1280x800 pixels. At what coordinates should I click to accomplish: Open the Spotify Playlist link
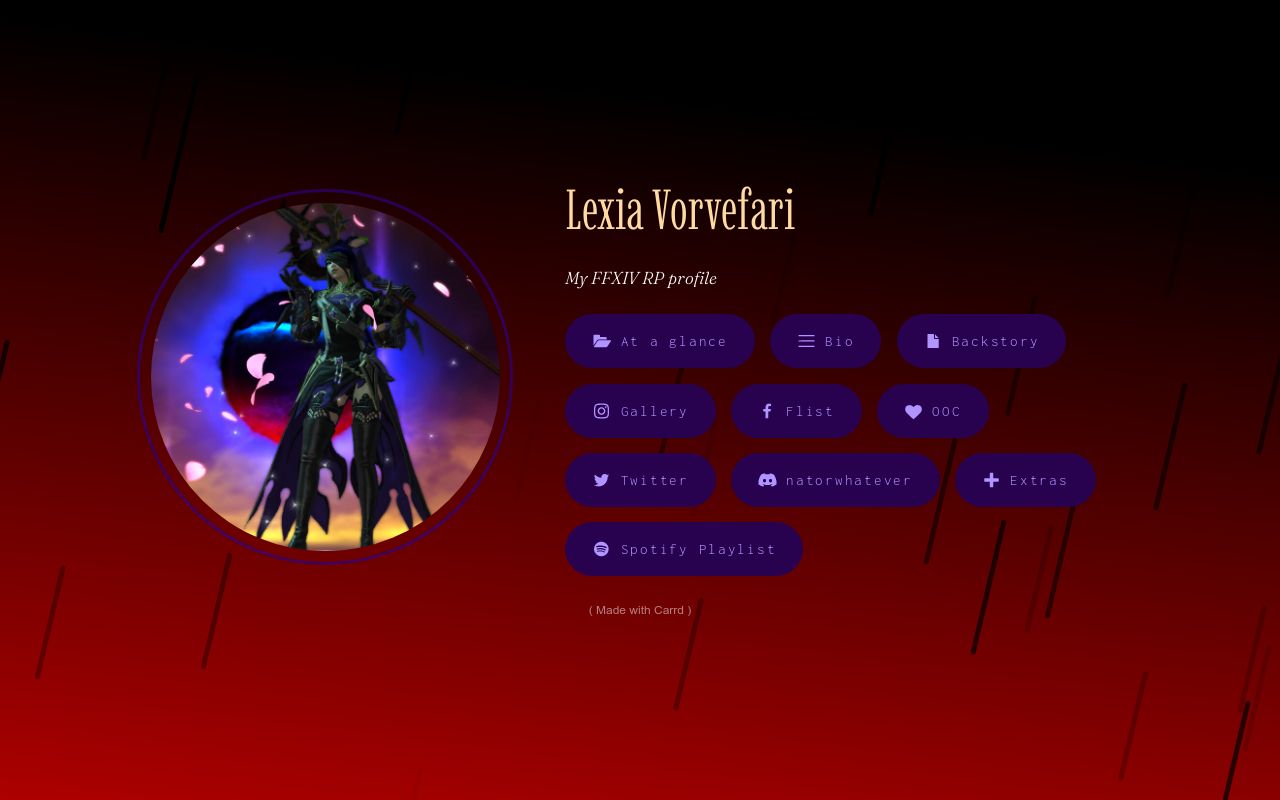pos(684,549)
